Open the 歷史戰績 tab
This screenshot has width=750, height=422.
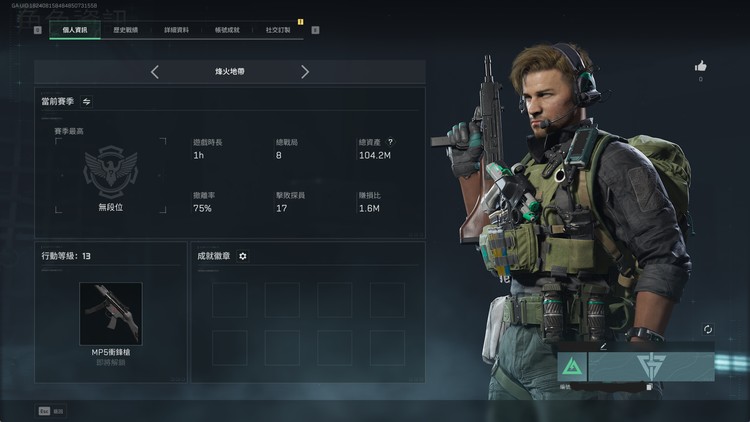[x=125, y=30]
